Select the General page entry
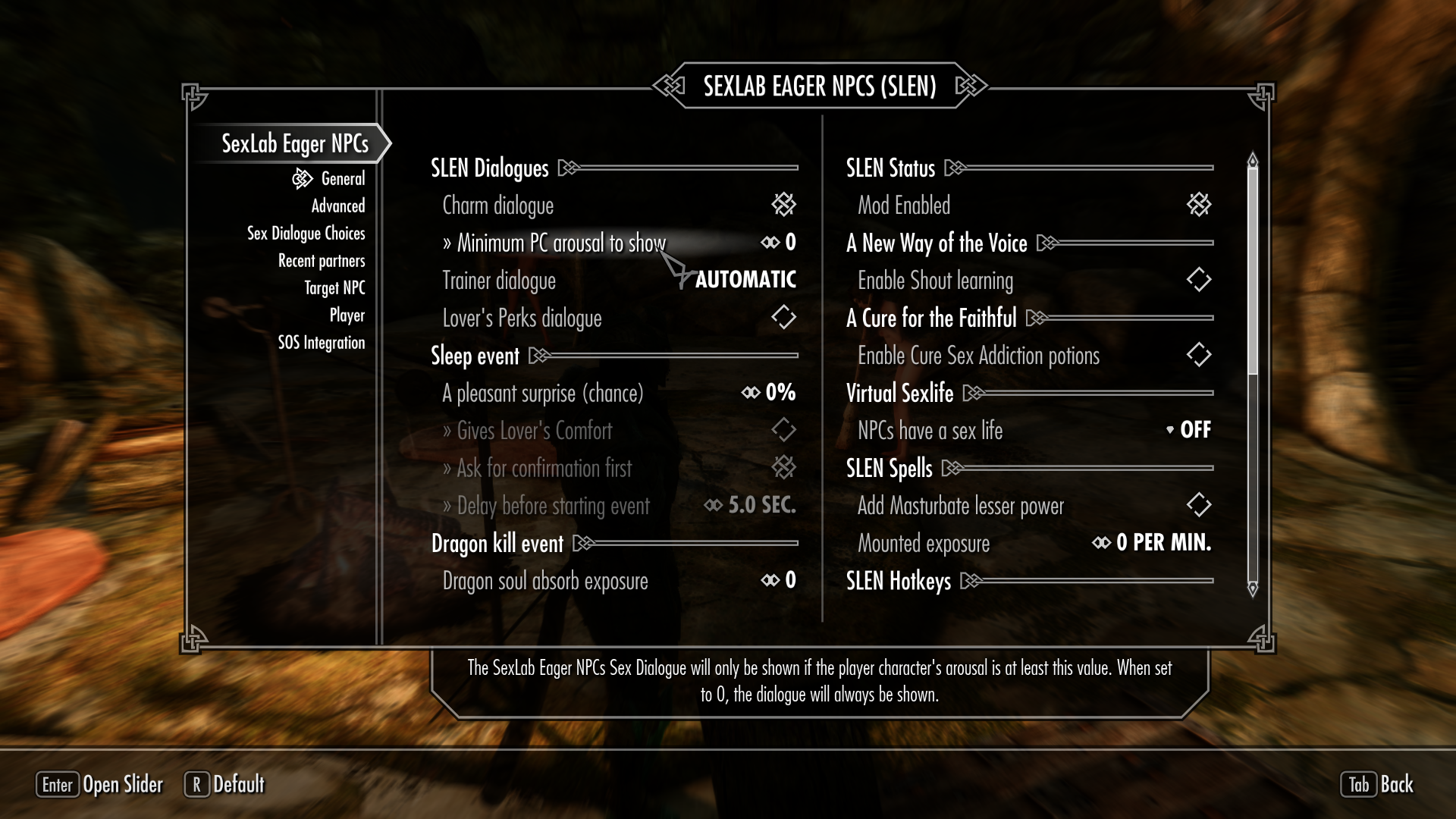 click(x=342, y=179)
